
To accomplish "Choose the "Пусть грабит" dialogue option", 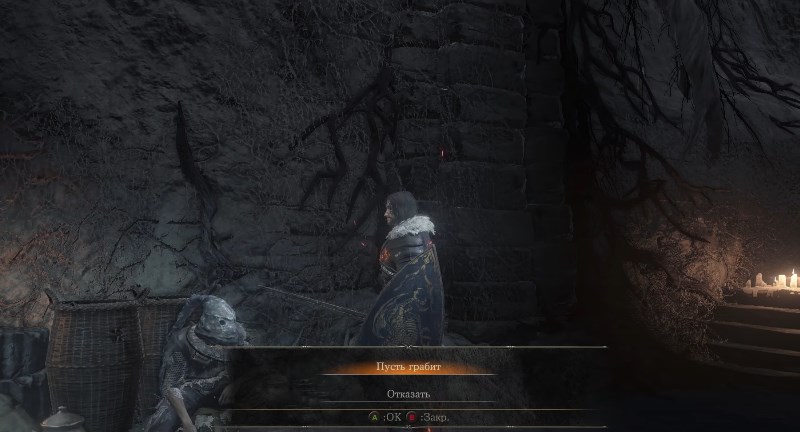I will coord(408,367).
